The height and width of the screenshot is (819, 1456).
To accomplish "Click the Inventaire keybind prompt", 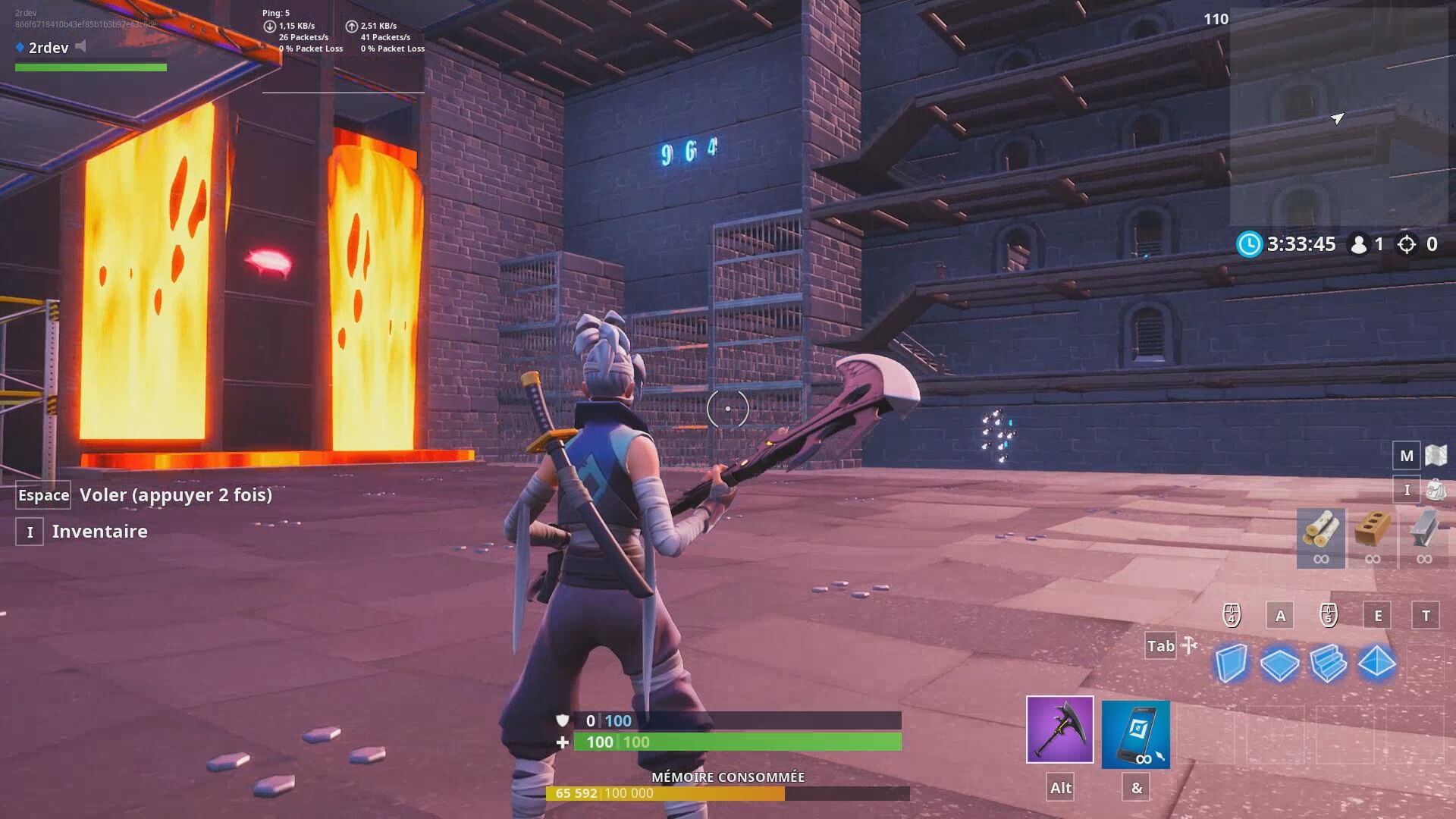I will click(x=29, y=531).
